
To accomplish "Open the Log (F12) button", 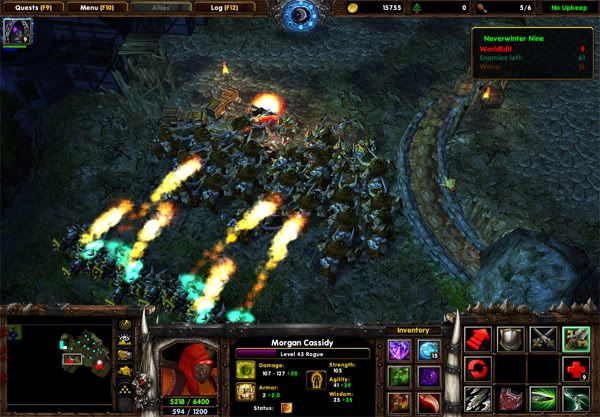I will tap(227, 8).
